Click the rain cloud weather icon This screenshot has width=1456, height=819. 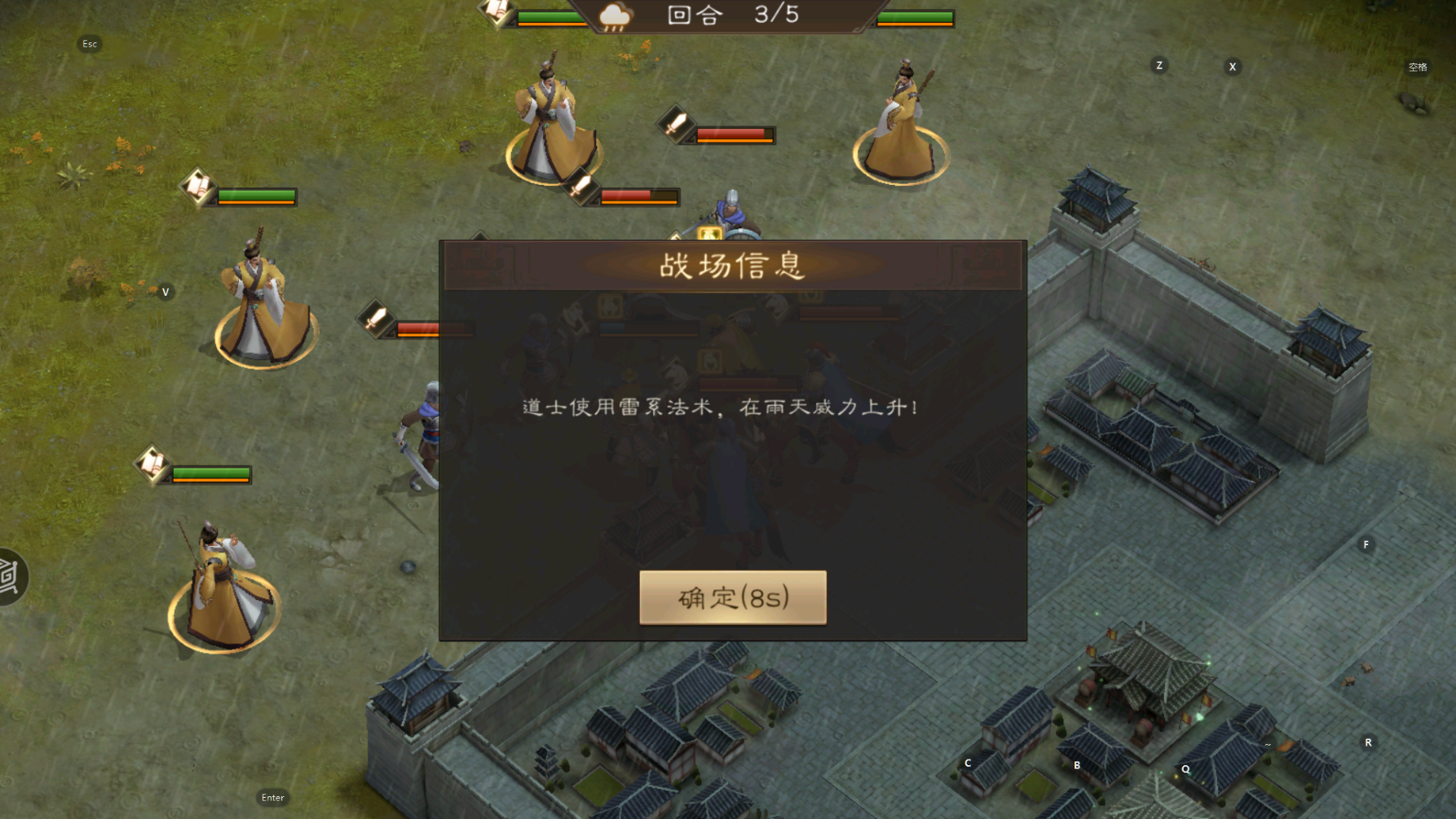pyautogui.click(x=614, y=15)
